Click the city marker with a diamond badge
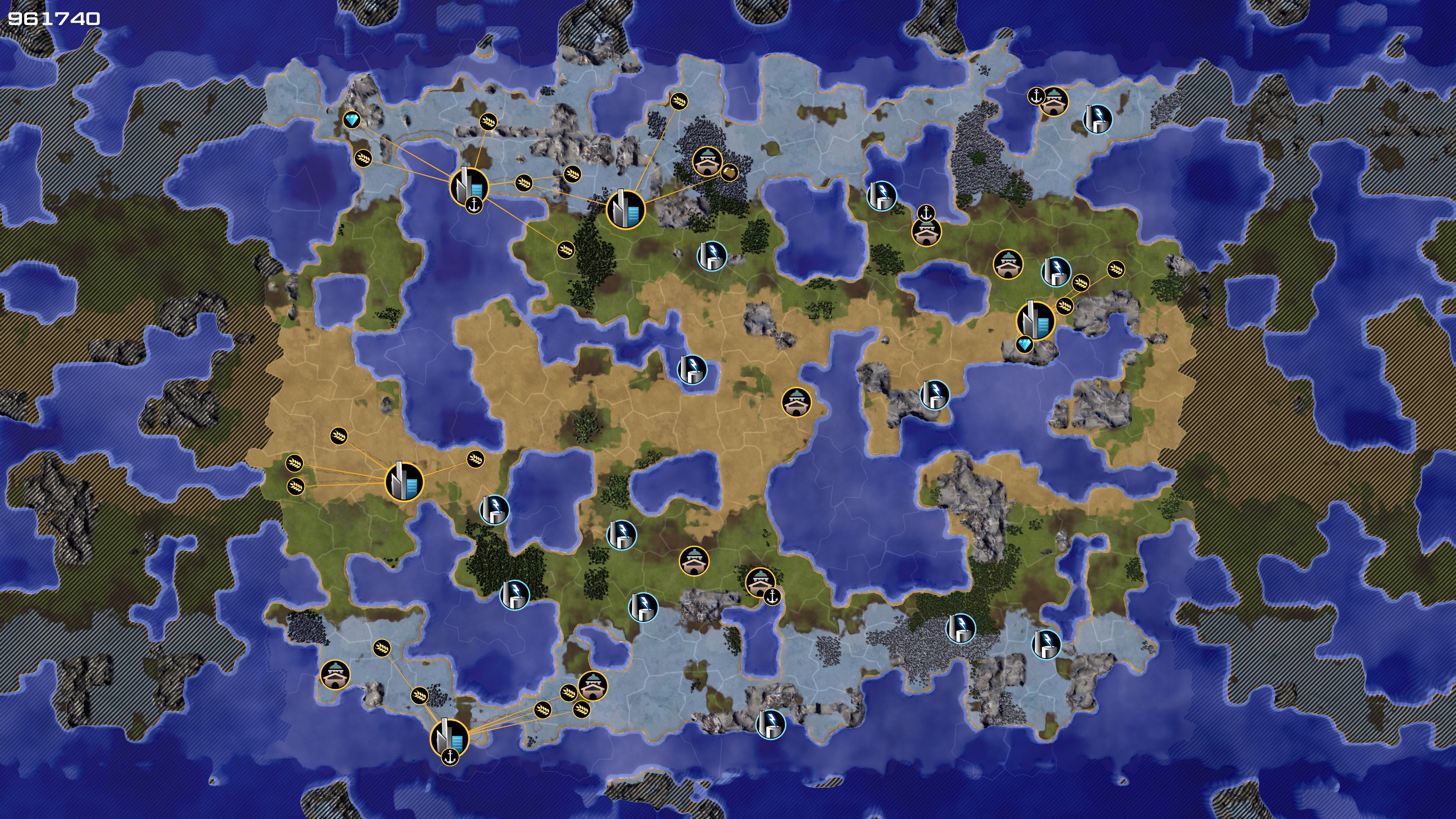This screenshot has height=819, width=1456. 1036,320
